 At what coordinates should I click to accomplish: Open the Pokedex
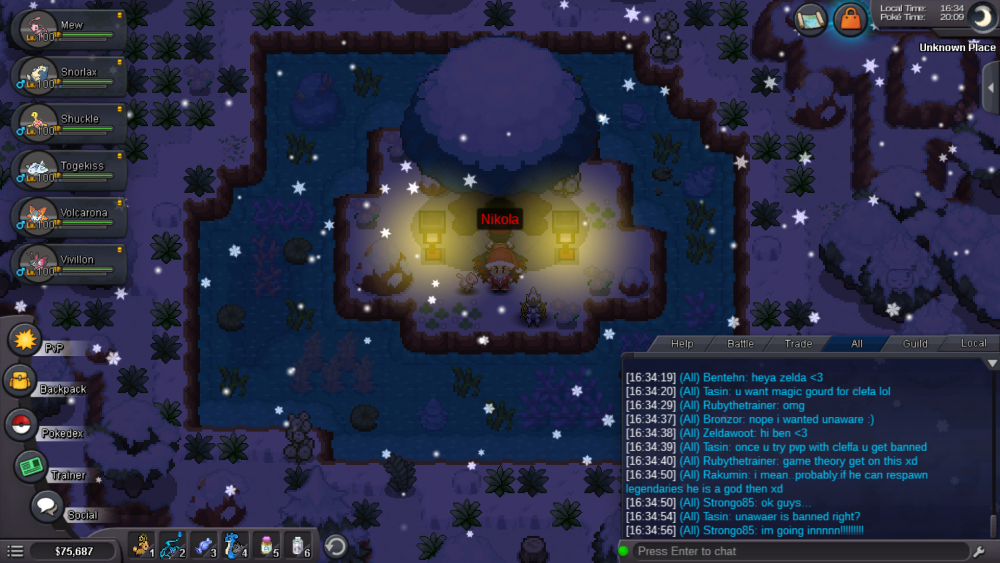pos(21,424)
